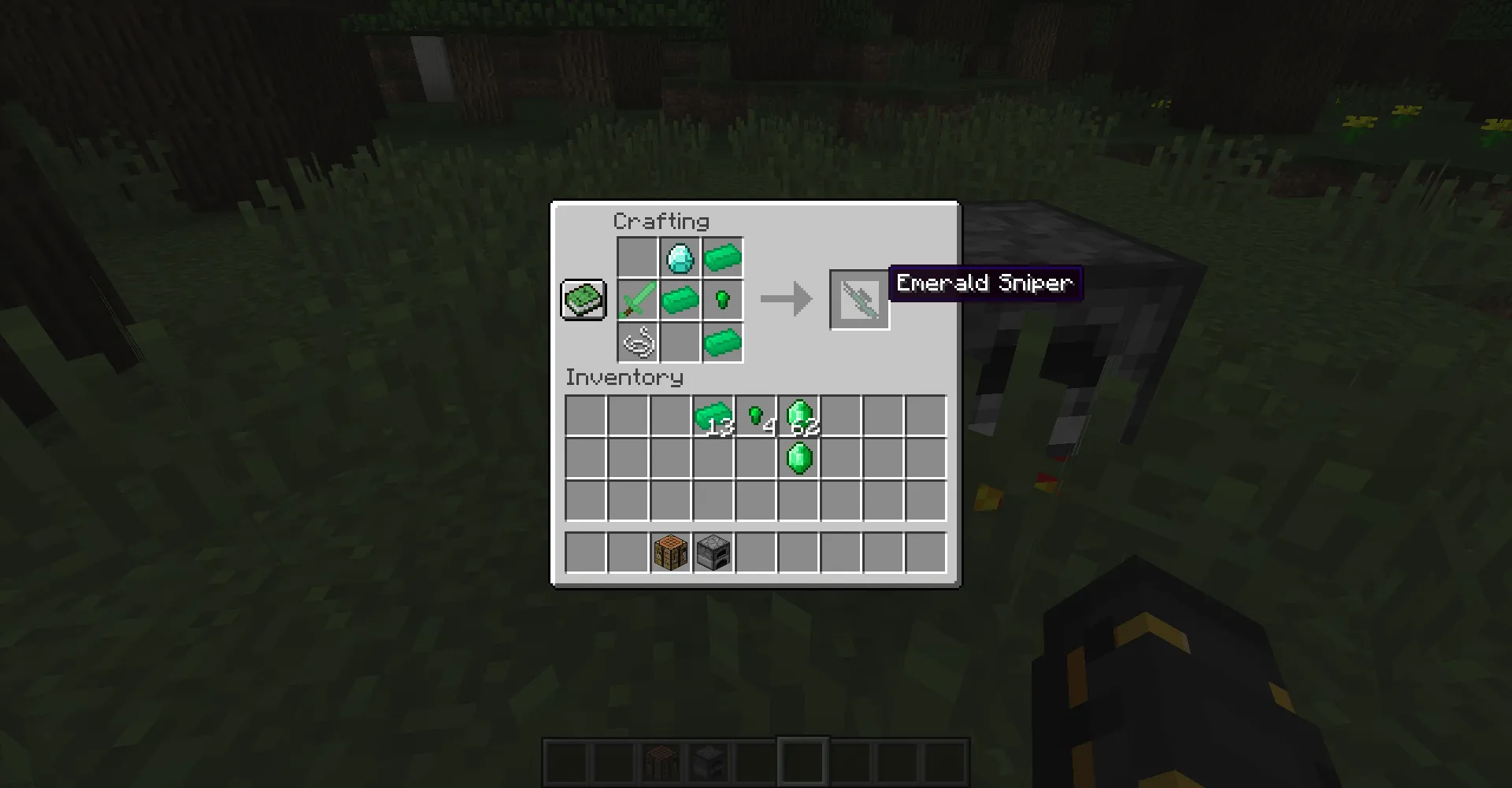Image resolution: width=1512 pixels, height=788 pixels.
Task: Grab the emerald block in the grid's center
Action: click(680, 299)
